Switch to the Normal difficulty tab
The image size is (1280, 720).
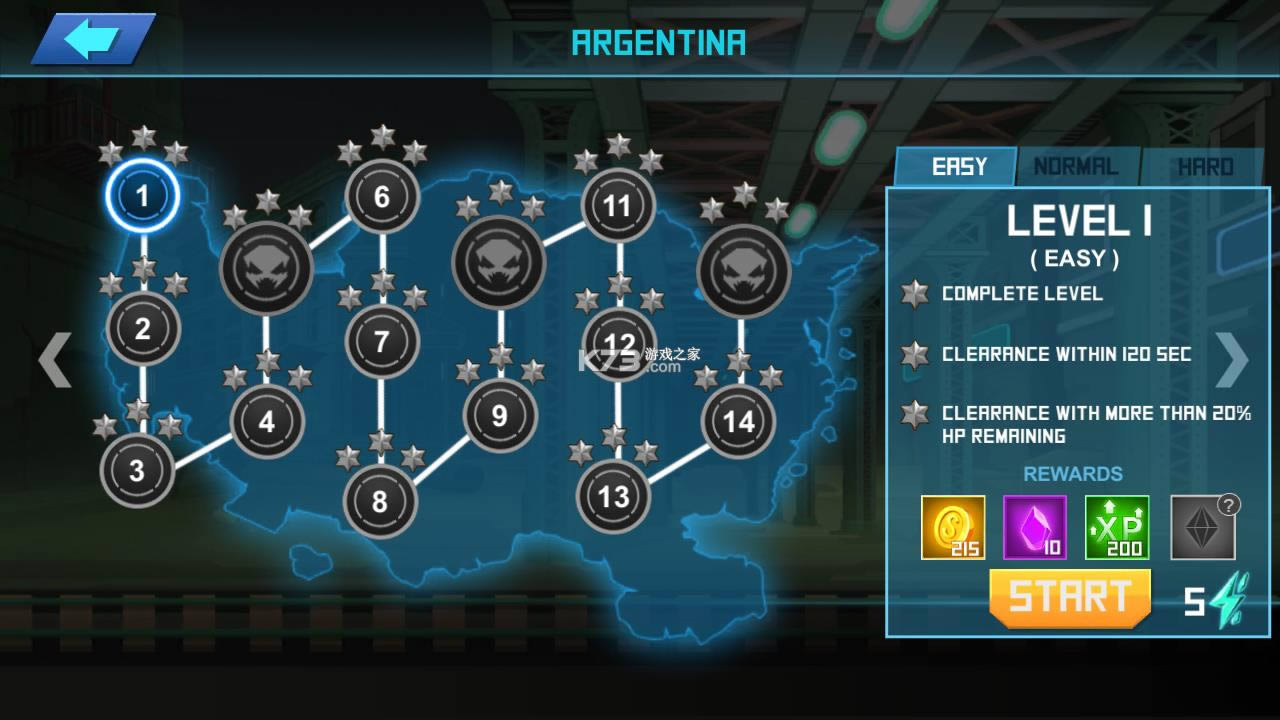(1075, 167)
